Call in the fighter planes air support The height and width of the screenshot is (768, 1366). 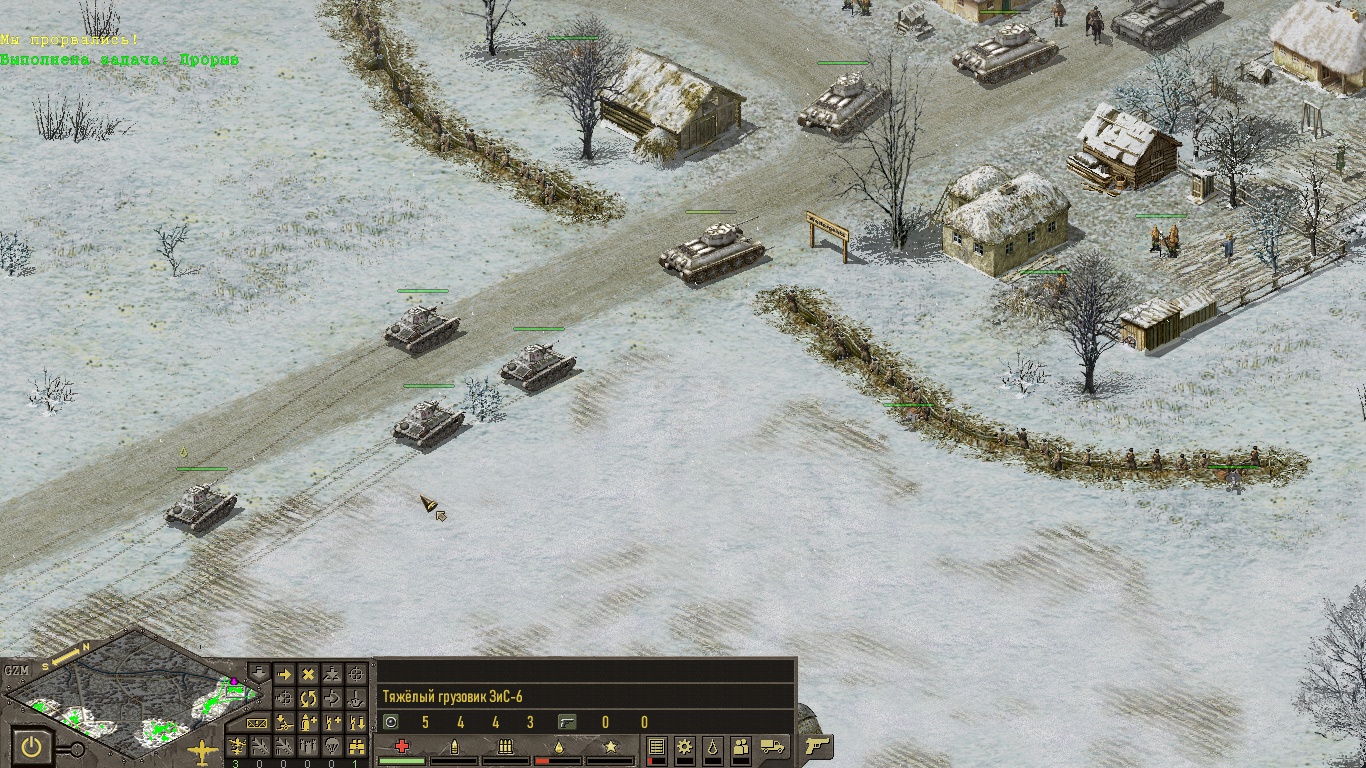coord(236,746)
